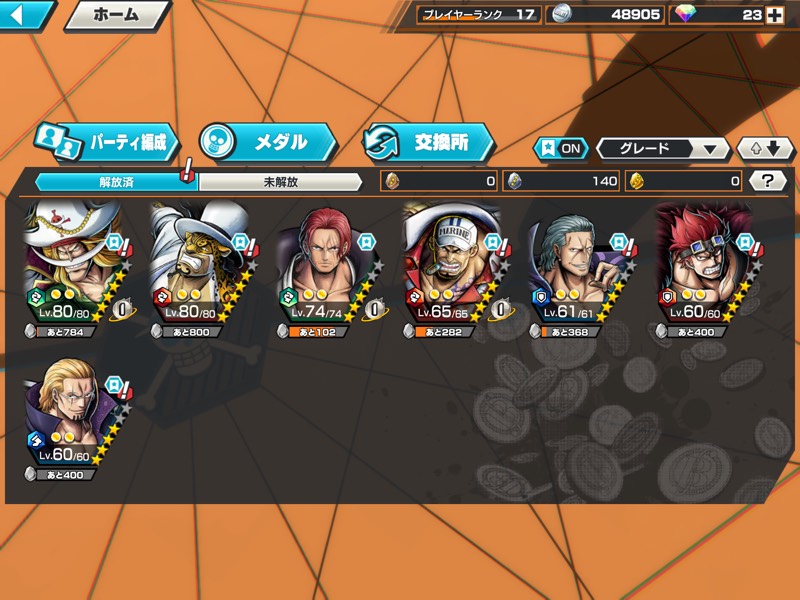Toggle the bookmark ON filter
Image resolution: width=800 pixels, height=600 pixels.
click(562, 148)
